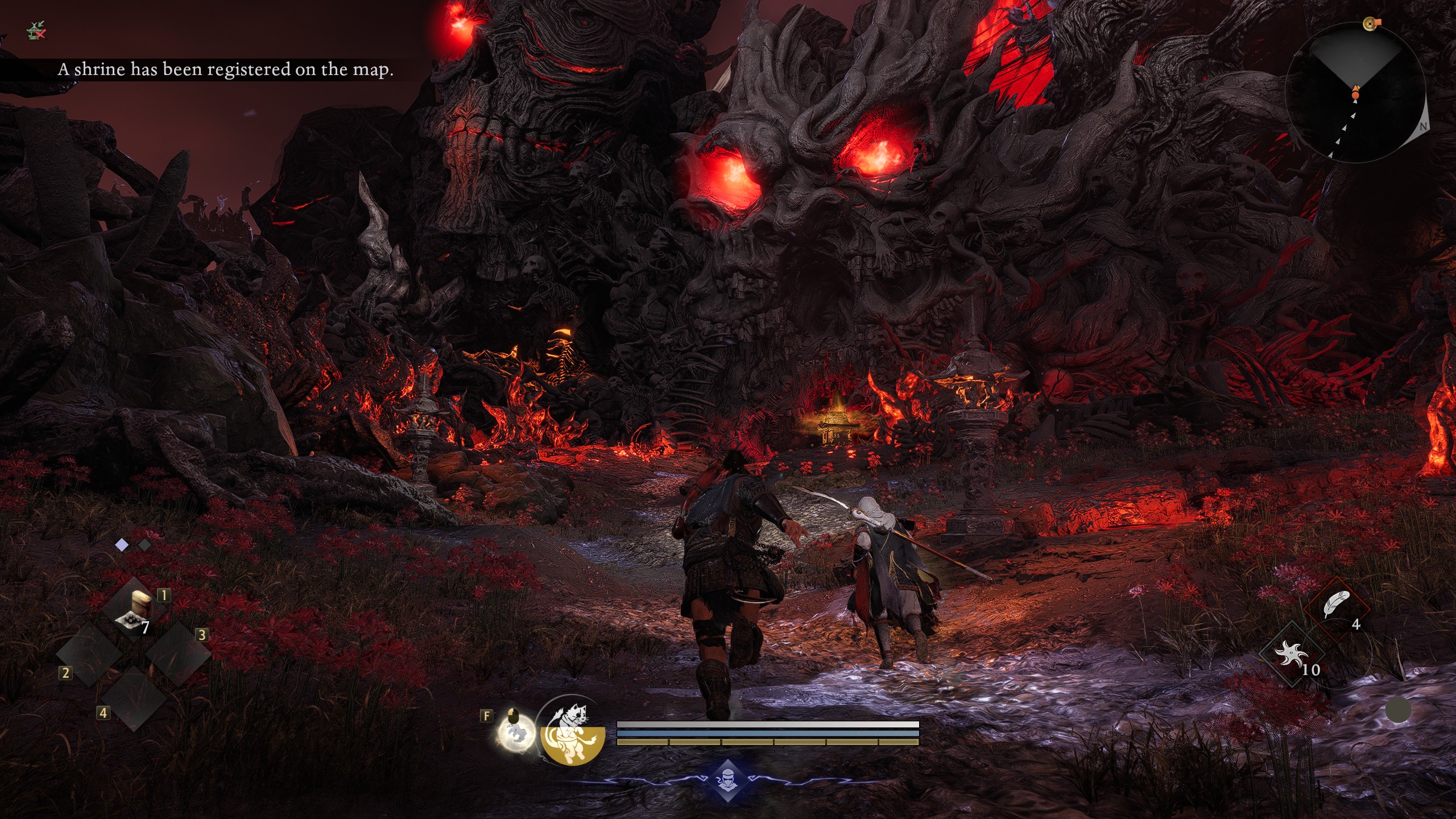1456x819 pixels.
Task: Open the circular minimap
Action: tap(1355, 93)
